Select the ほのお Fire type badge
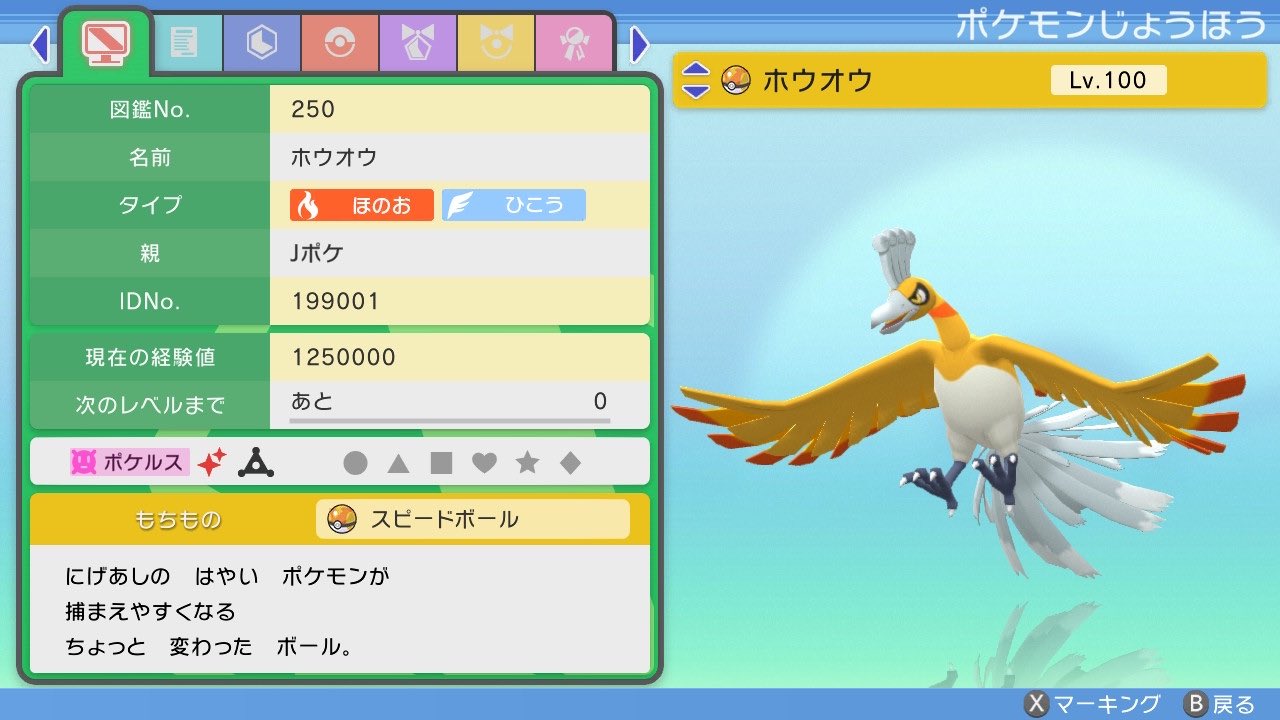 360,205
